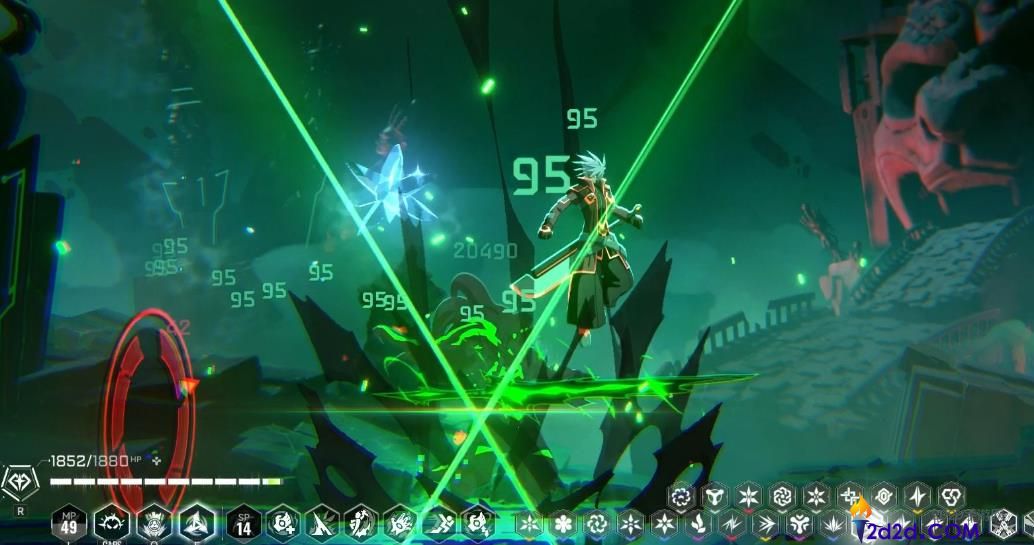Choose the concentric hexagon buff icon

point(884,496)
